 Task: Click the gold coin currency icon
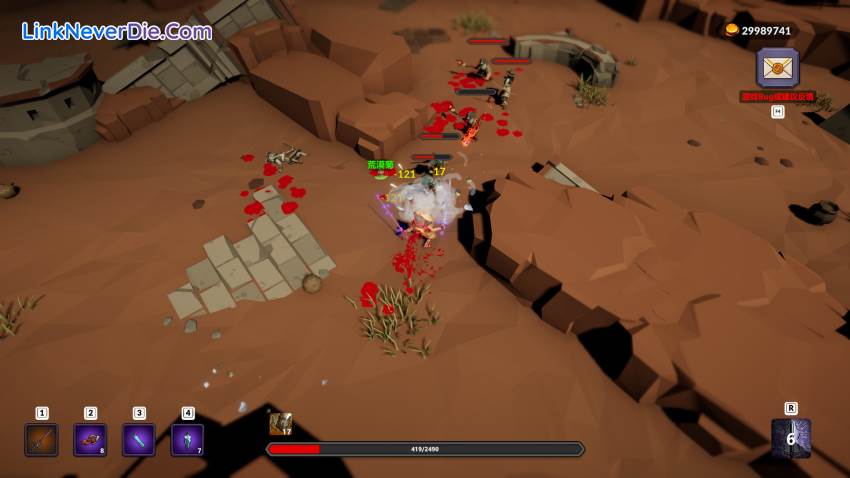[x=731, y=30]
